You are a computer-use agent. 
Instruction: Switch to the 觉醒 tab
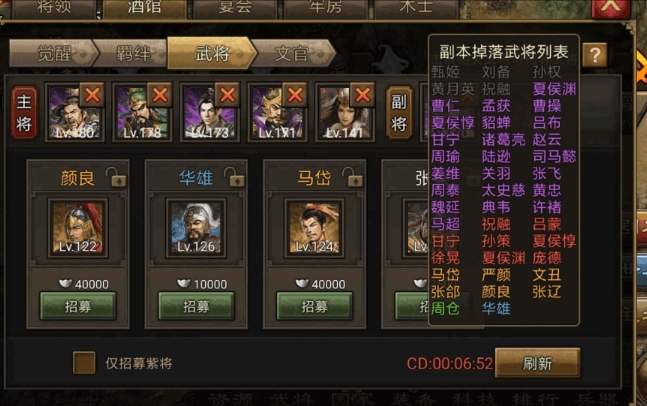52,53
